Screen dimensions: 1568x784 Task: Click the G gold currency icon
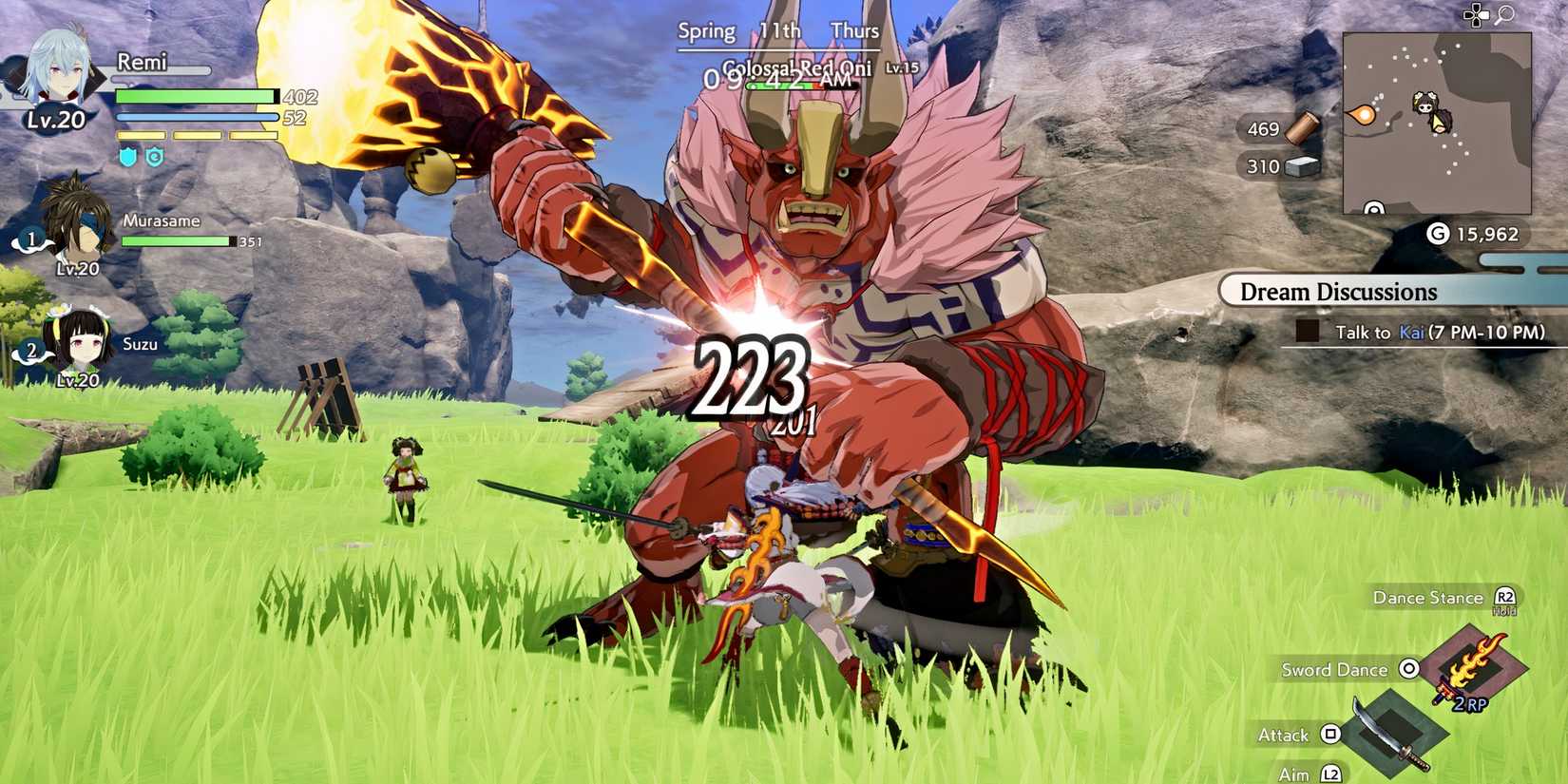[x=1440, y=234]
